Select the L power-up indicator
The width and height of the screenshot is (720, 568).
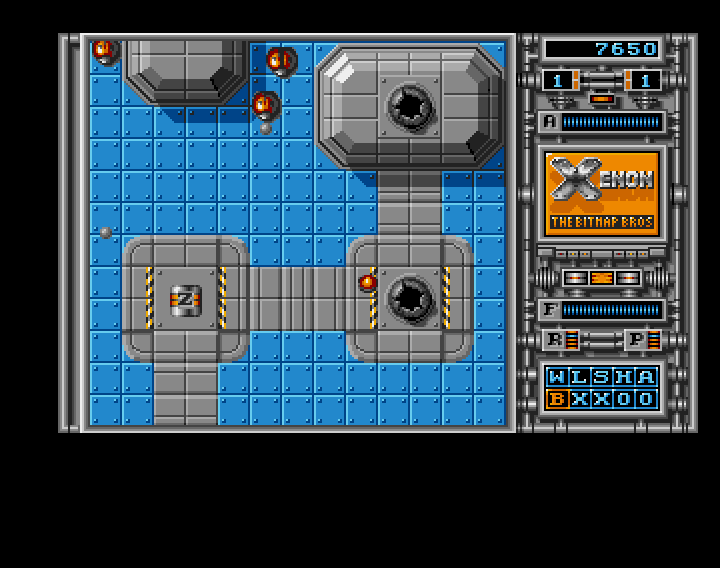coord(580,377)
